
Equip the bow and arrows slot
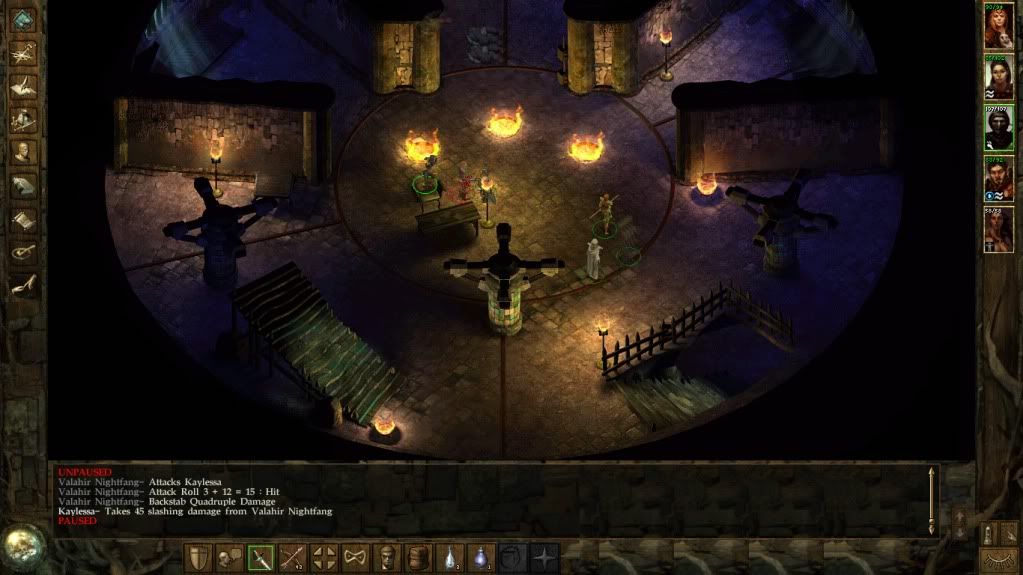click(x=292, y=557)
